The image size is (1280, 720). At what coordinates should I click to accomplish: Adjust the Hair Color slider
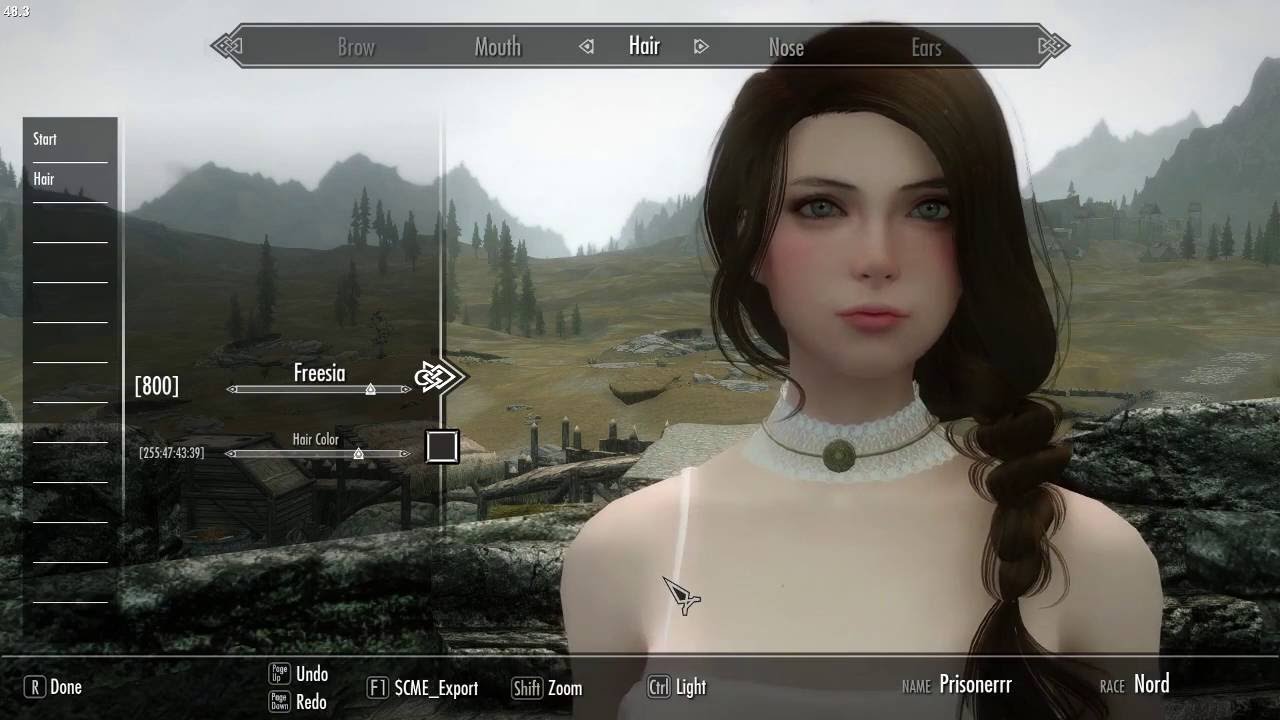point(358,454)
